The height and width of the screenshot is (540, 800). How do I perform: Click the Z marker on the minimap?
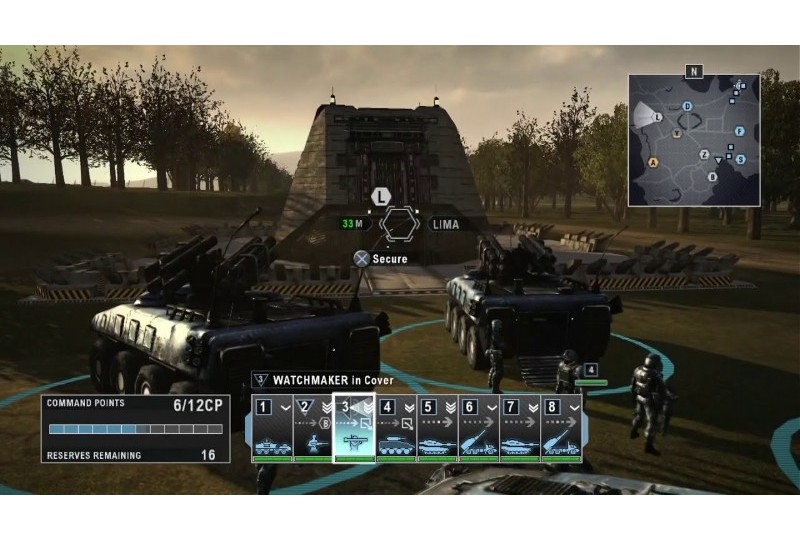click(704, 154)
